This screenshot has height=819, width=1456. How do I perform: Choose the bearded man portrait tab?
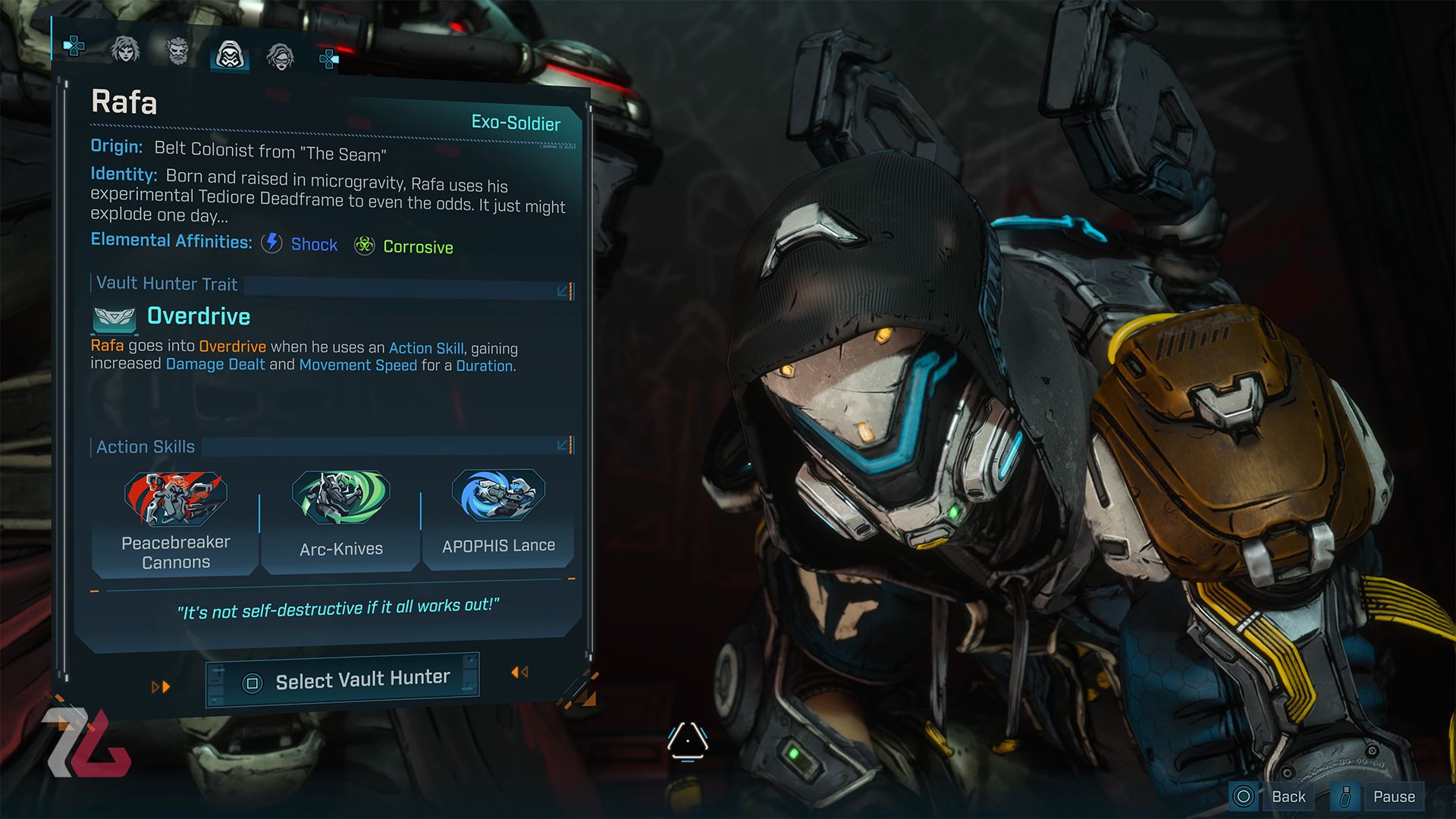point(177,52)
